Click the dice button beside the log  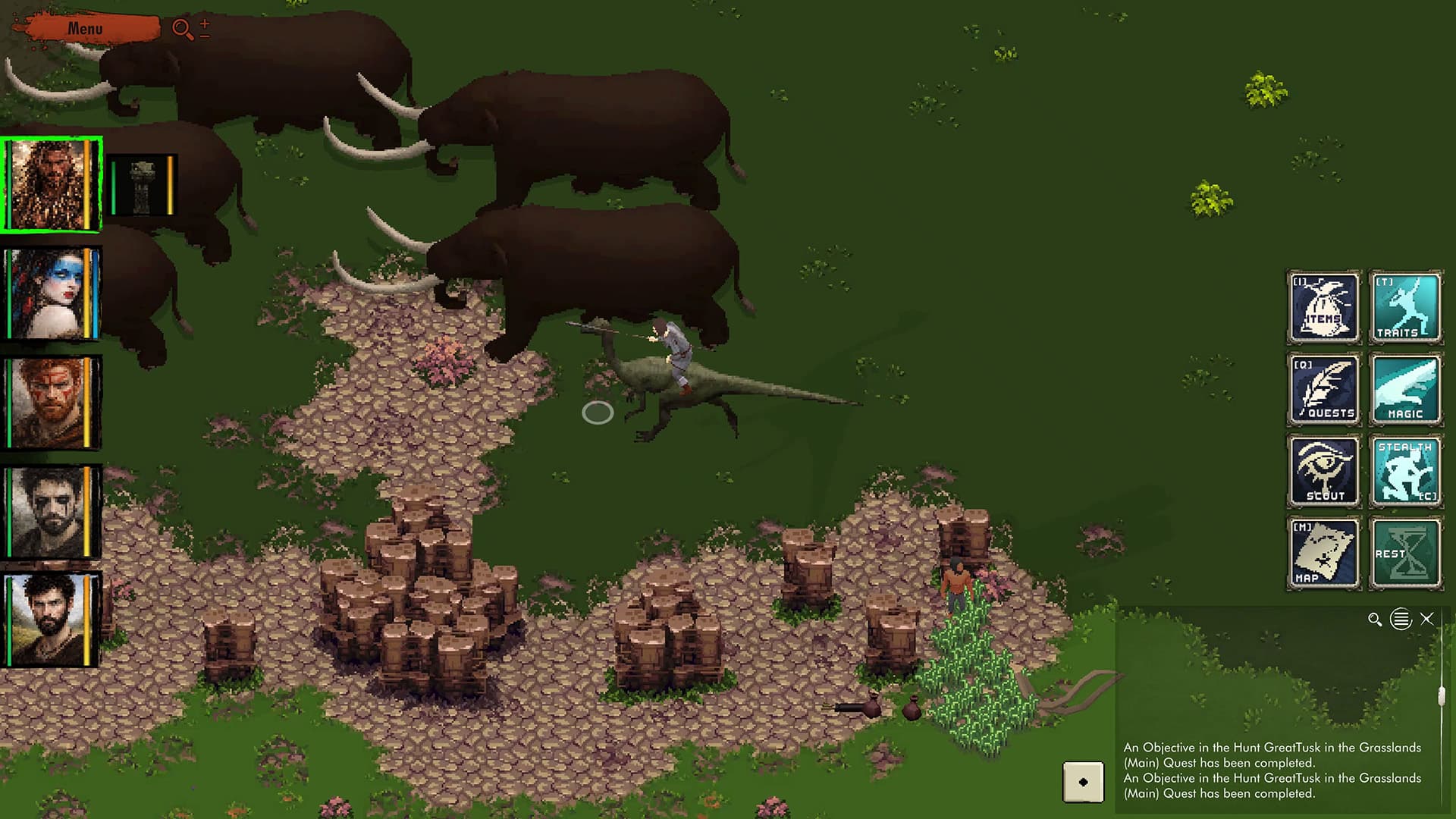pyautogui.click(x=1083, y=782)
